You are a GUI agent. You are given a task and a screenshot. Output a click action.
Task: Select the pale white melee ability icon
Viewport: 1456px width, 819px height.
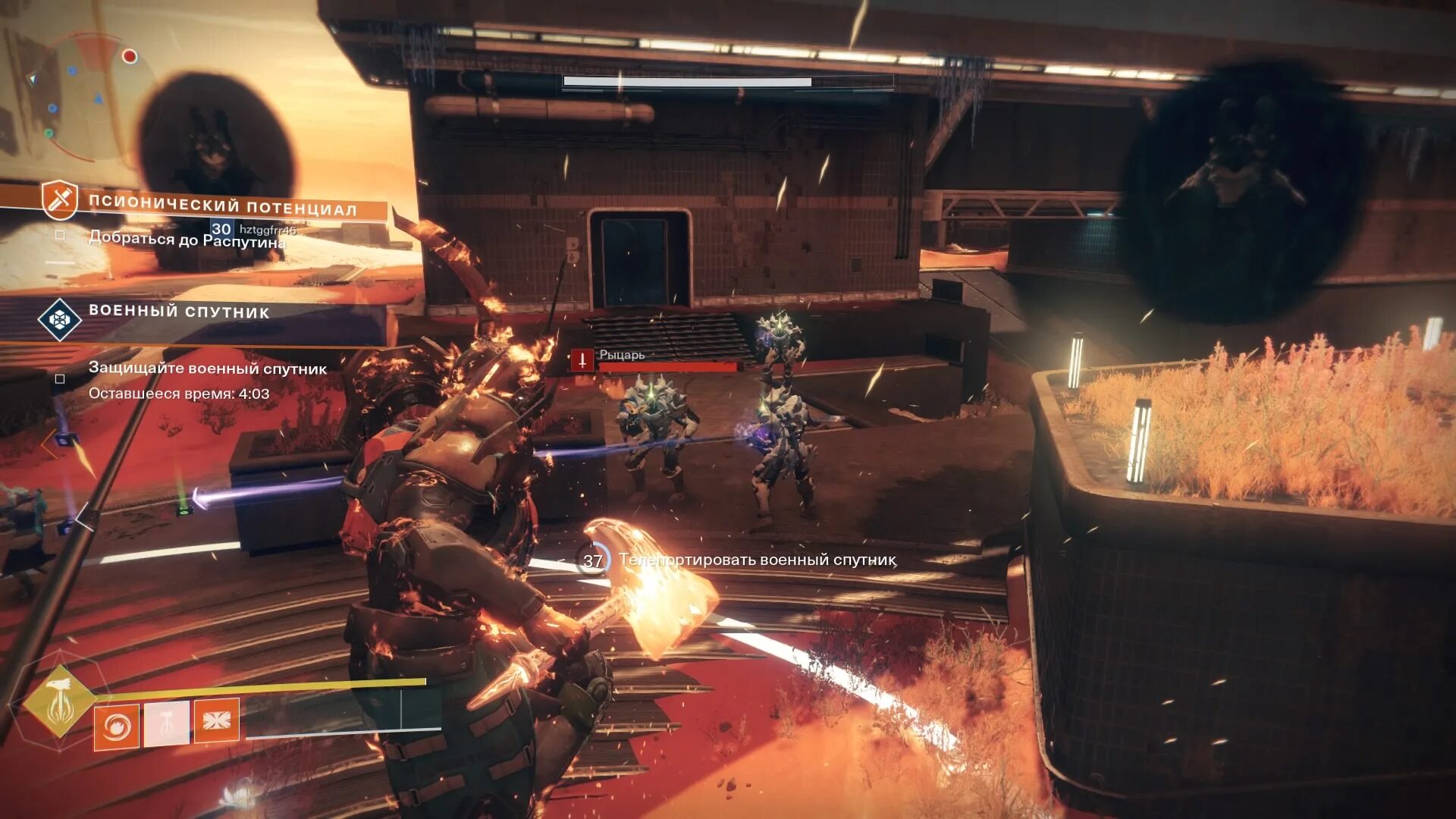pyautogui.click(x=166, y=723)
